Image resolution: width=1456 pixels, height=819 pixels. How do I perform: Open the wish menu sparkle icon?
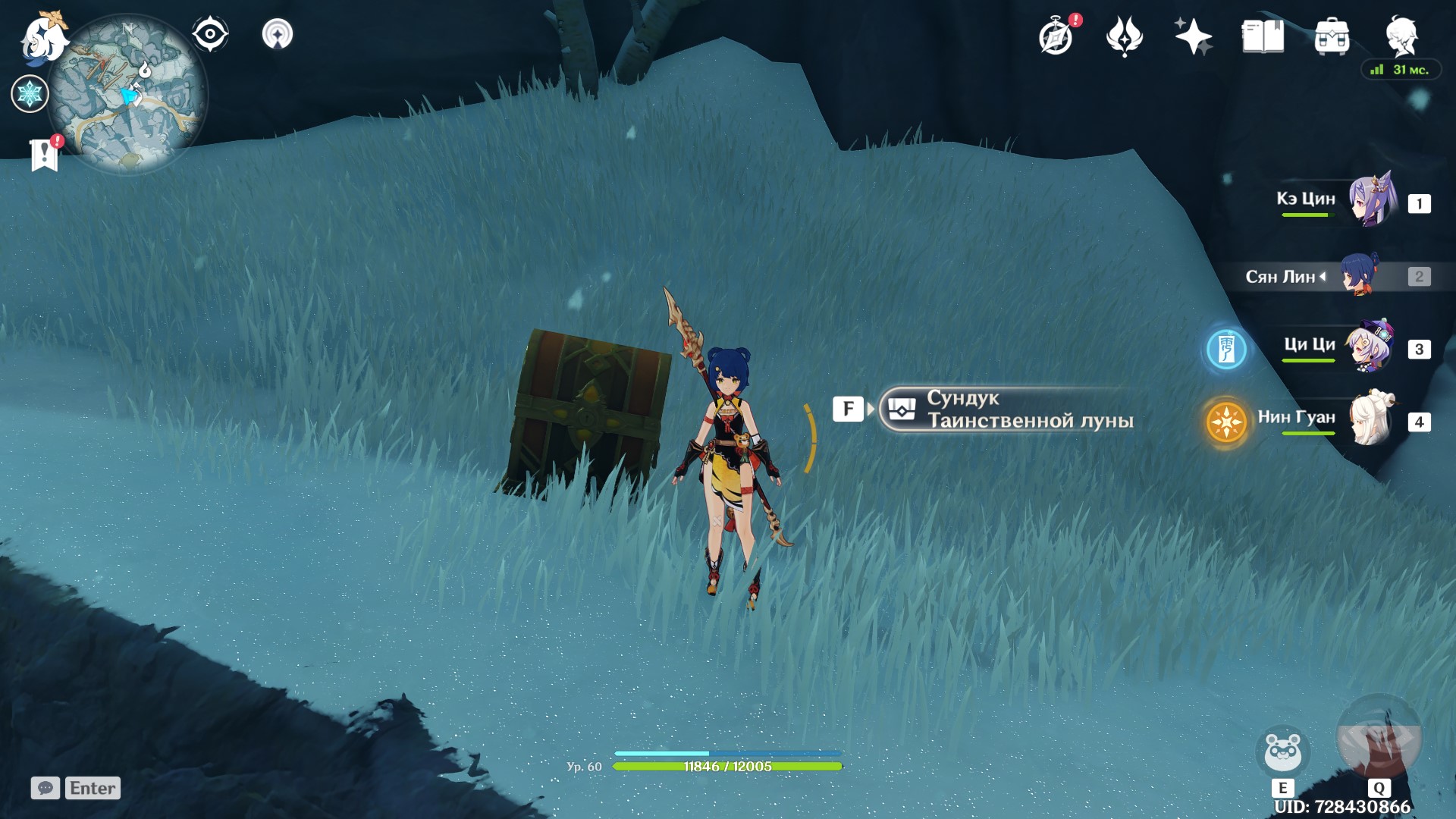point(1194,34)
